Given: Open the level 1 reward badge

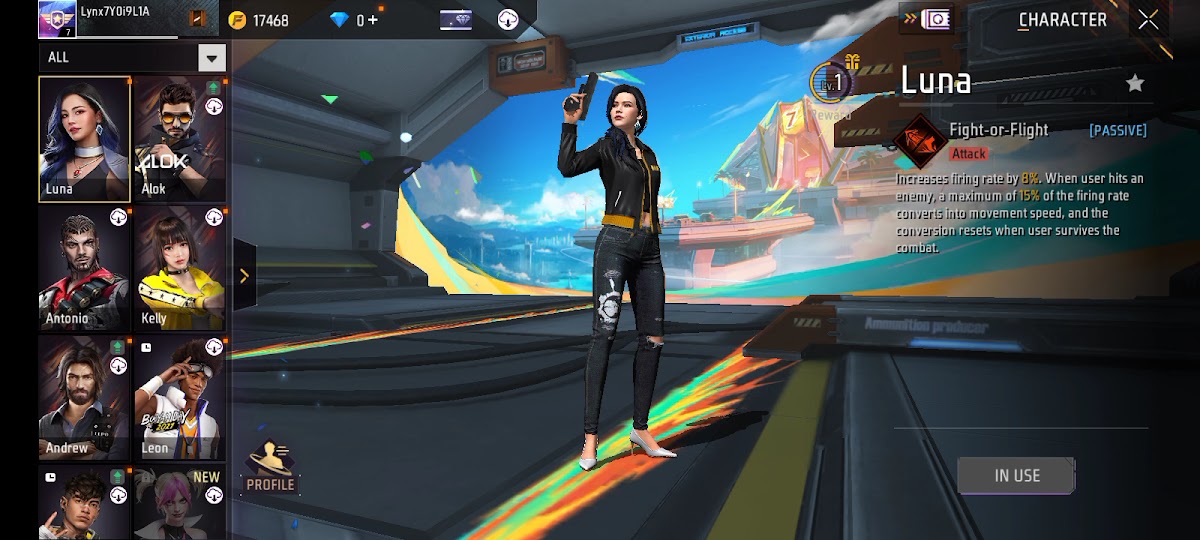Looking at the screenshot, I should 832,83.
